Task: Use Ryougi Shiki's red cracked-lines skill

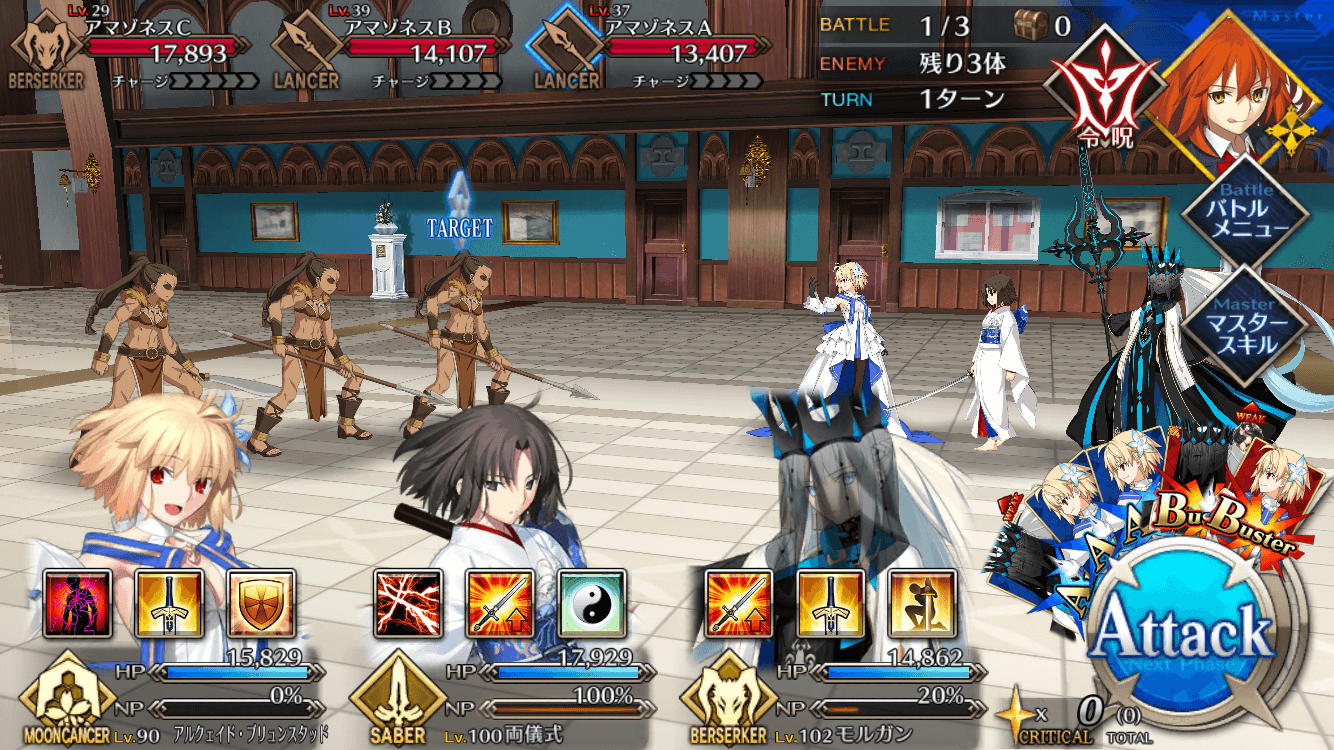Action: click(x=408, y=604)
